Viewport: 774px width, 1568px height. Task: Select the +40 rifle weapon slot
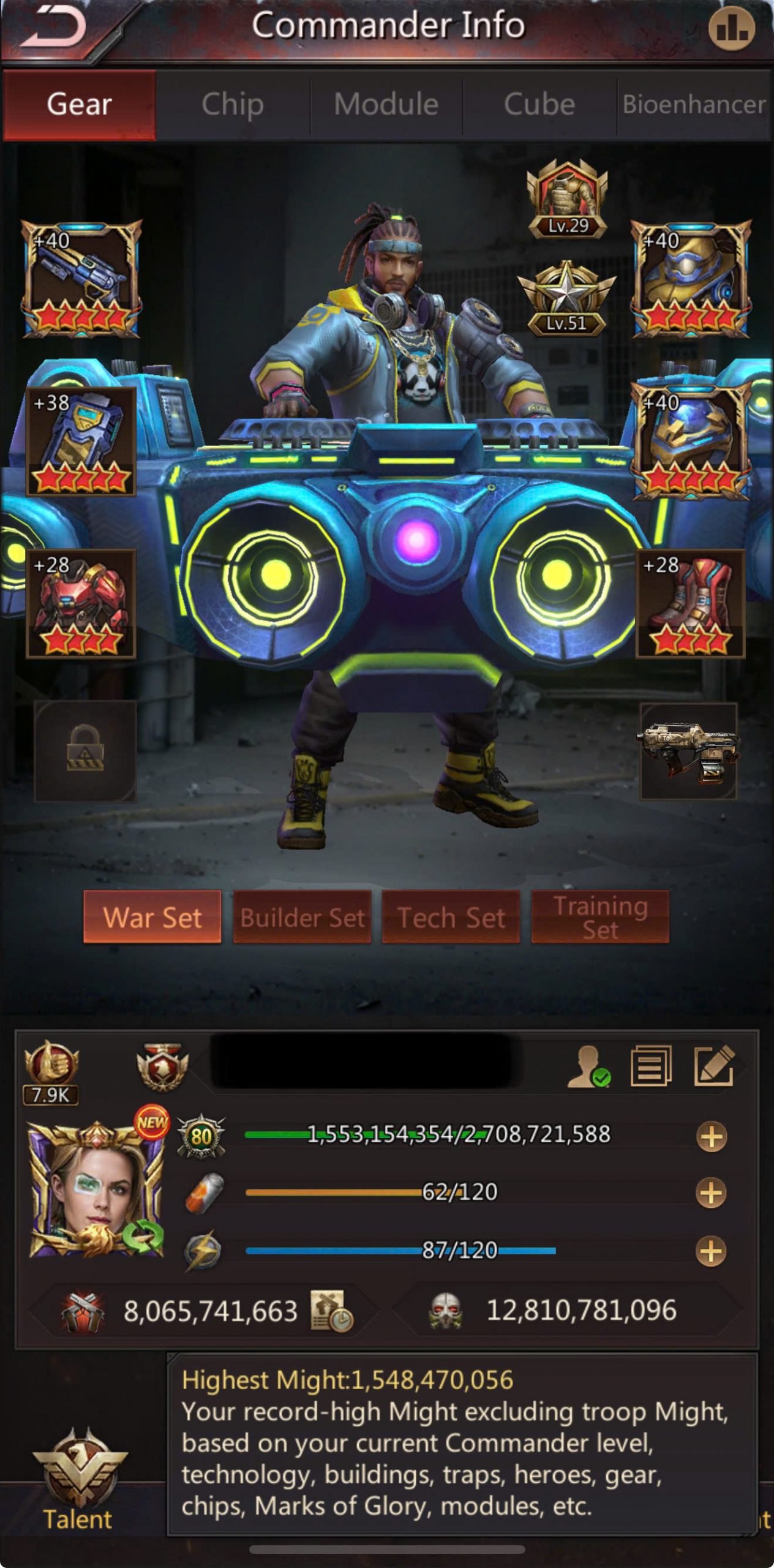point(81,279)
